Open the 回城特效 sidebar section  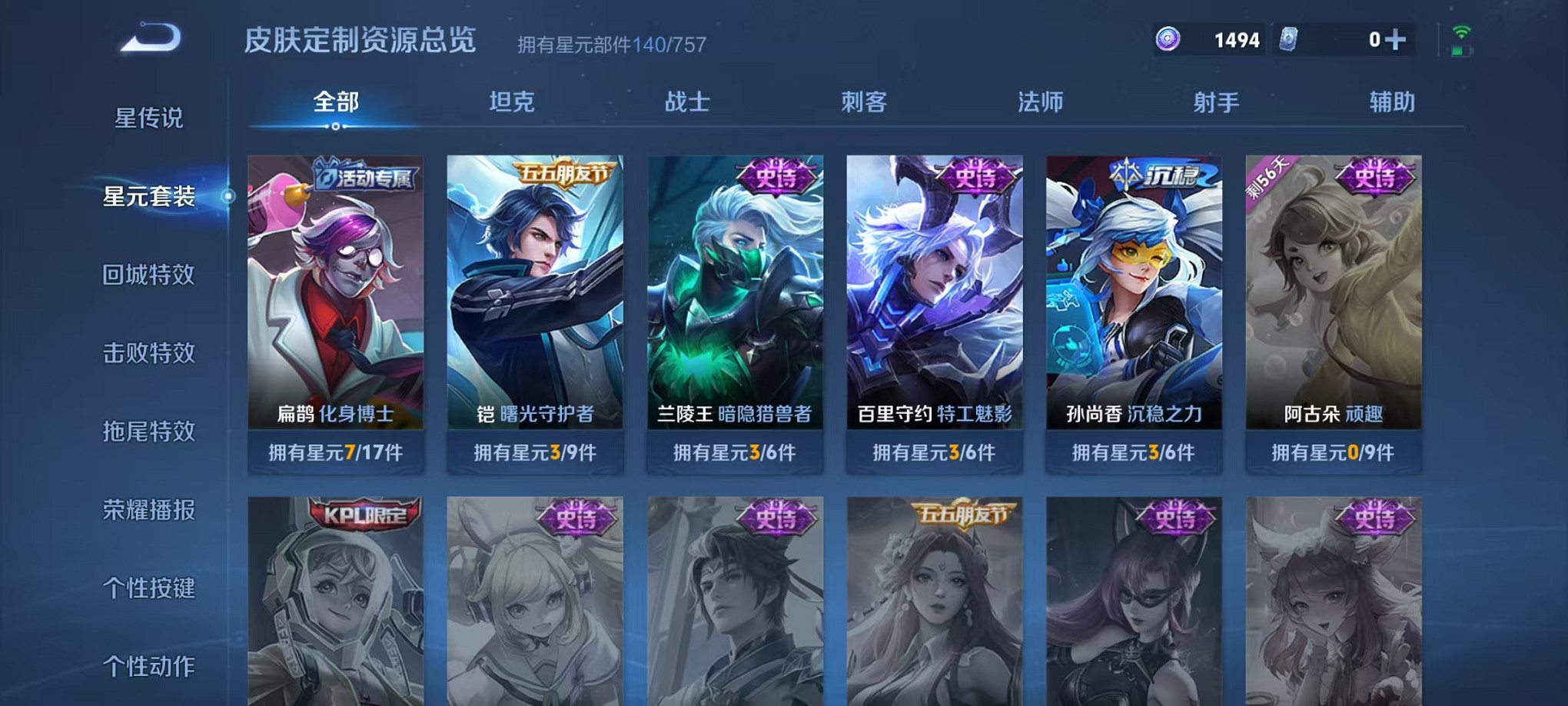coord(150,275)
